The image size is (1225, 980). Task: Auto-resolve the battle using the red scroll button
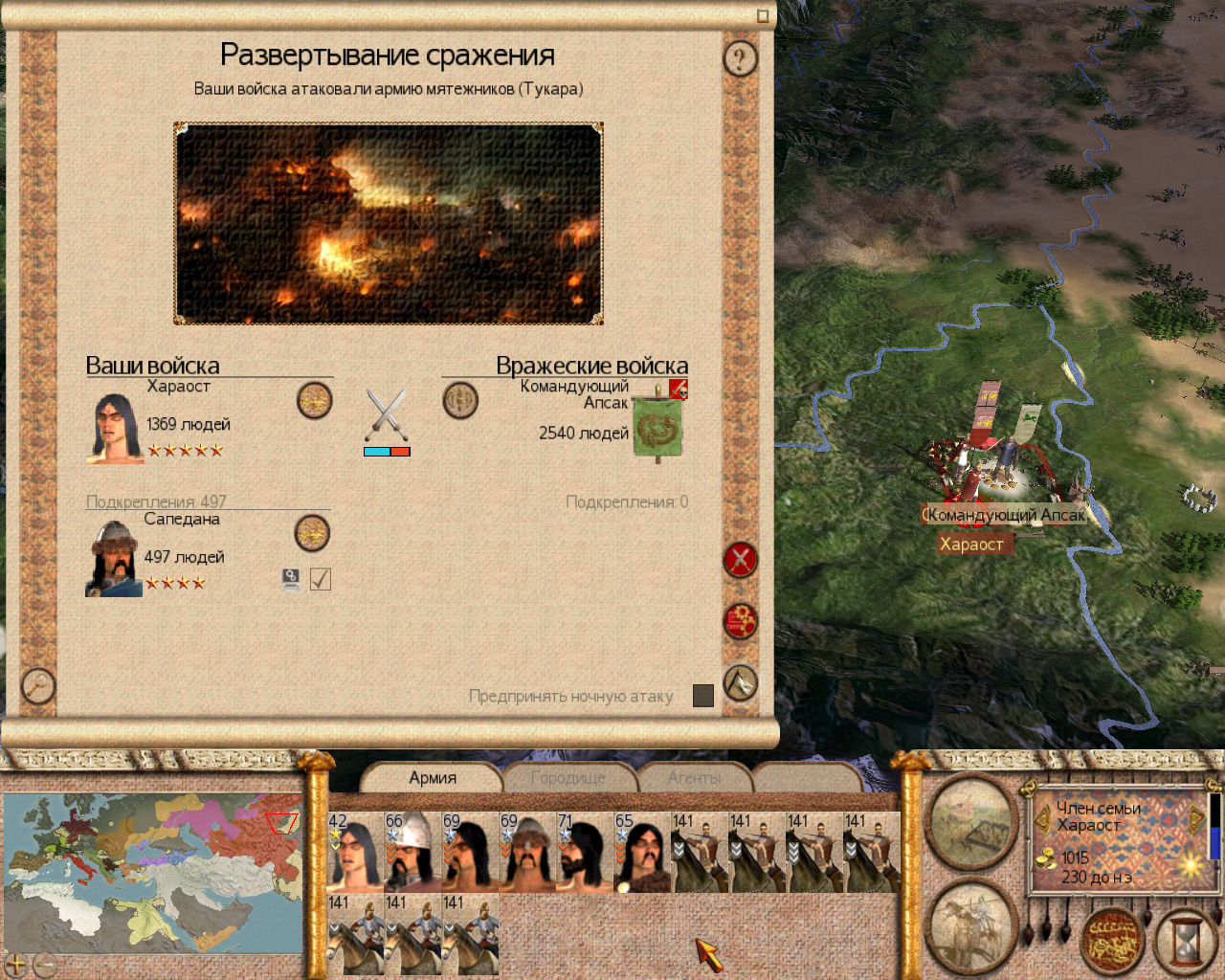[x=740, y=621]
